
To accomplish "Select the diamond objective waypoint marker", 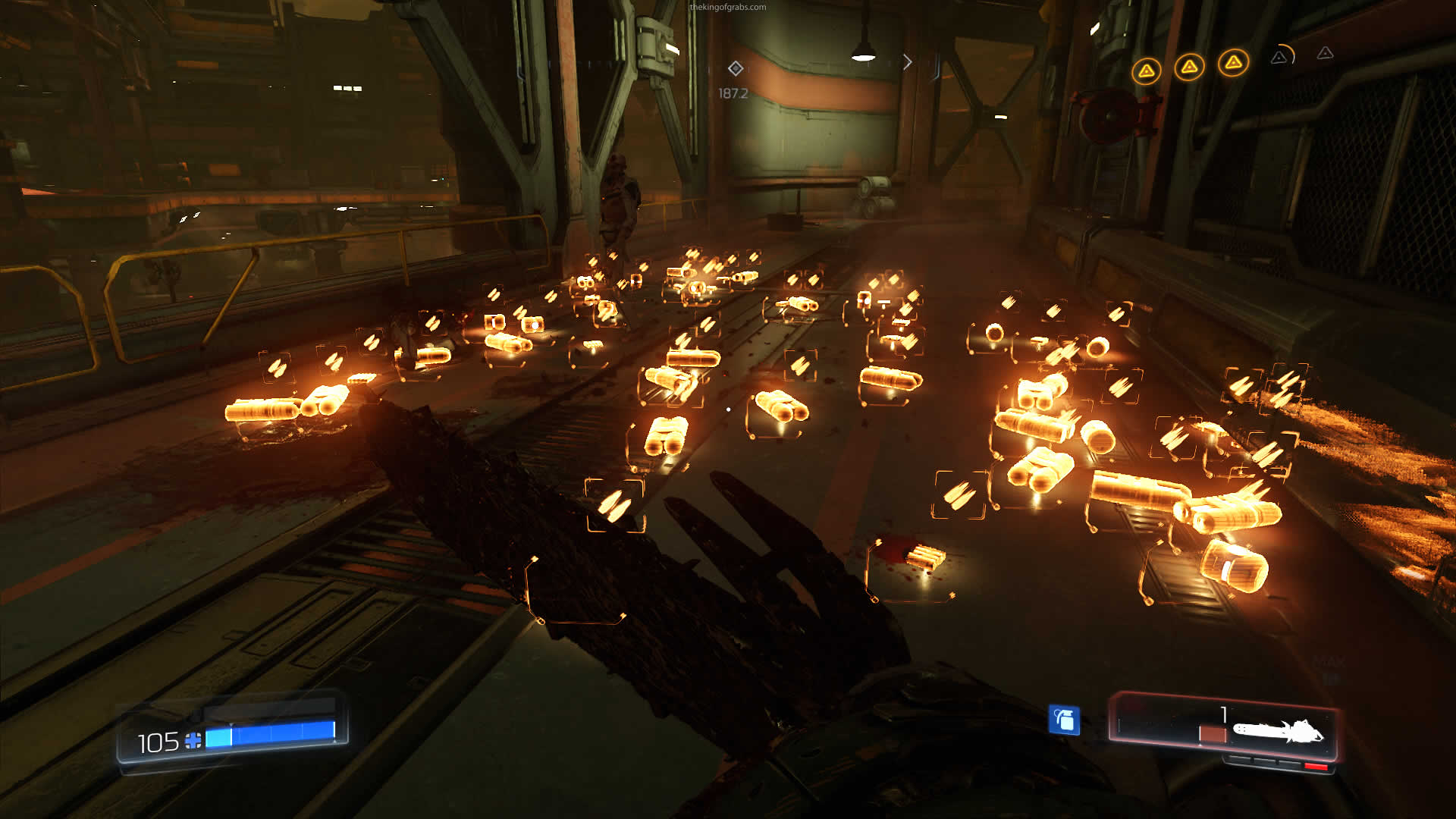I will (x=735, y=69).
